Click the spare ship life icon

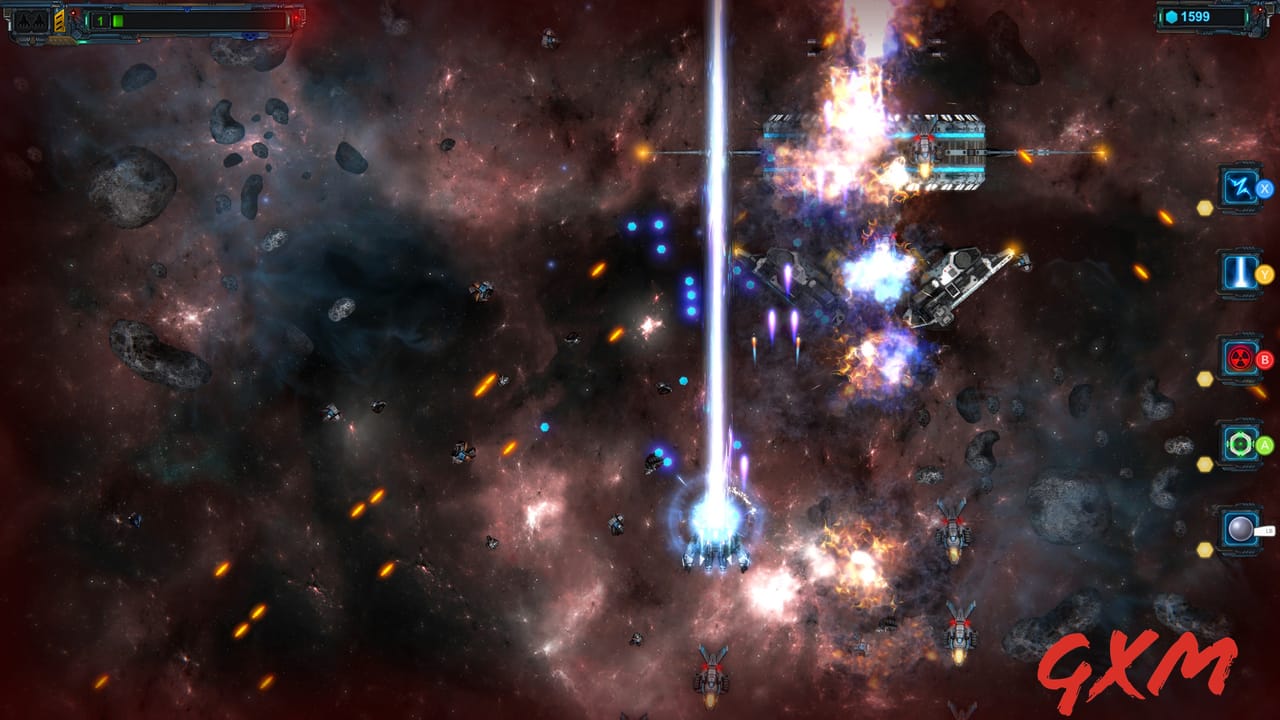30,22
